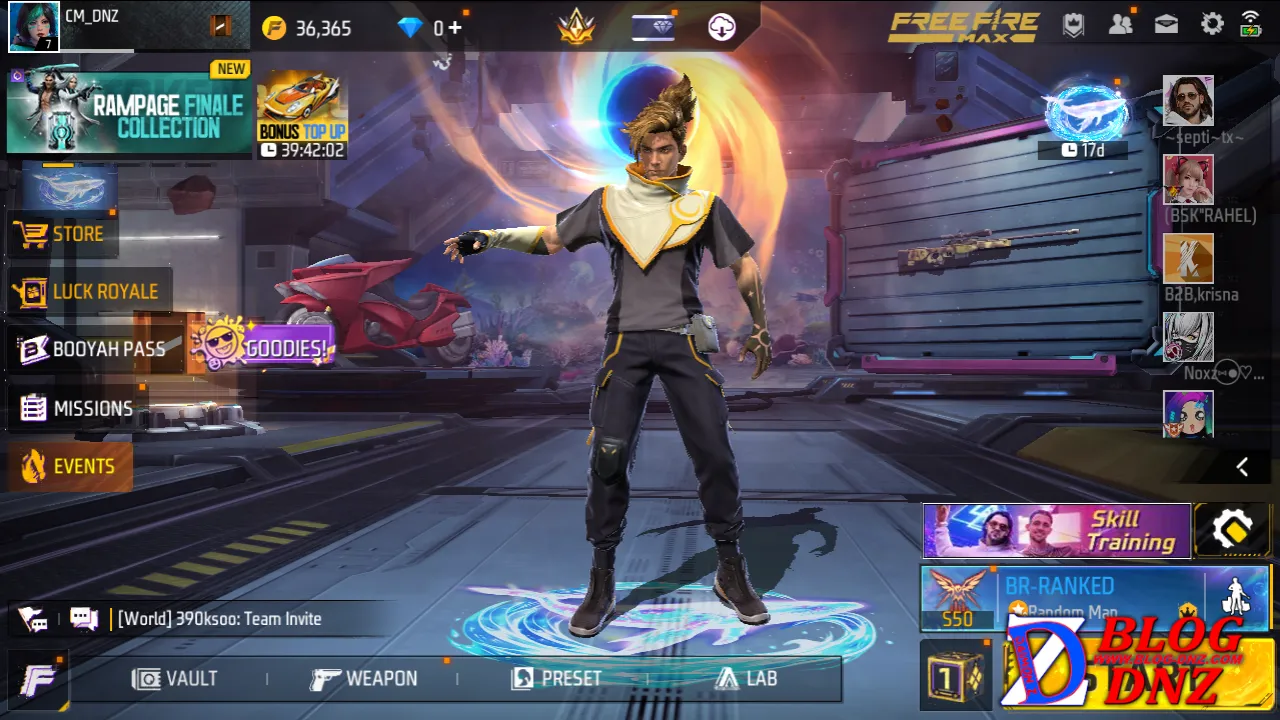Viewport: 1280px width, 720px height.
Task: Open the World chat box
Action: tap(220, 619)
